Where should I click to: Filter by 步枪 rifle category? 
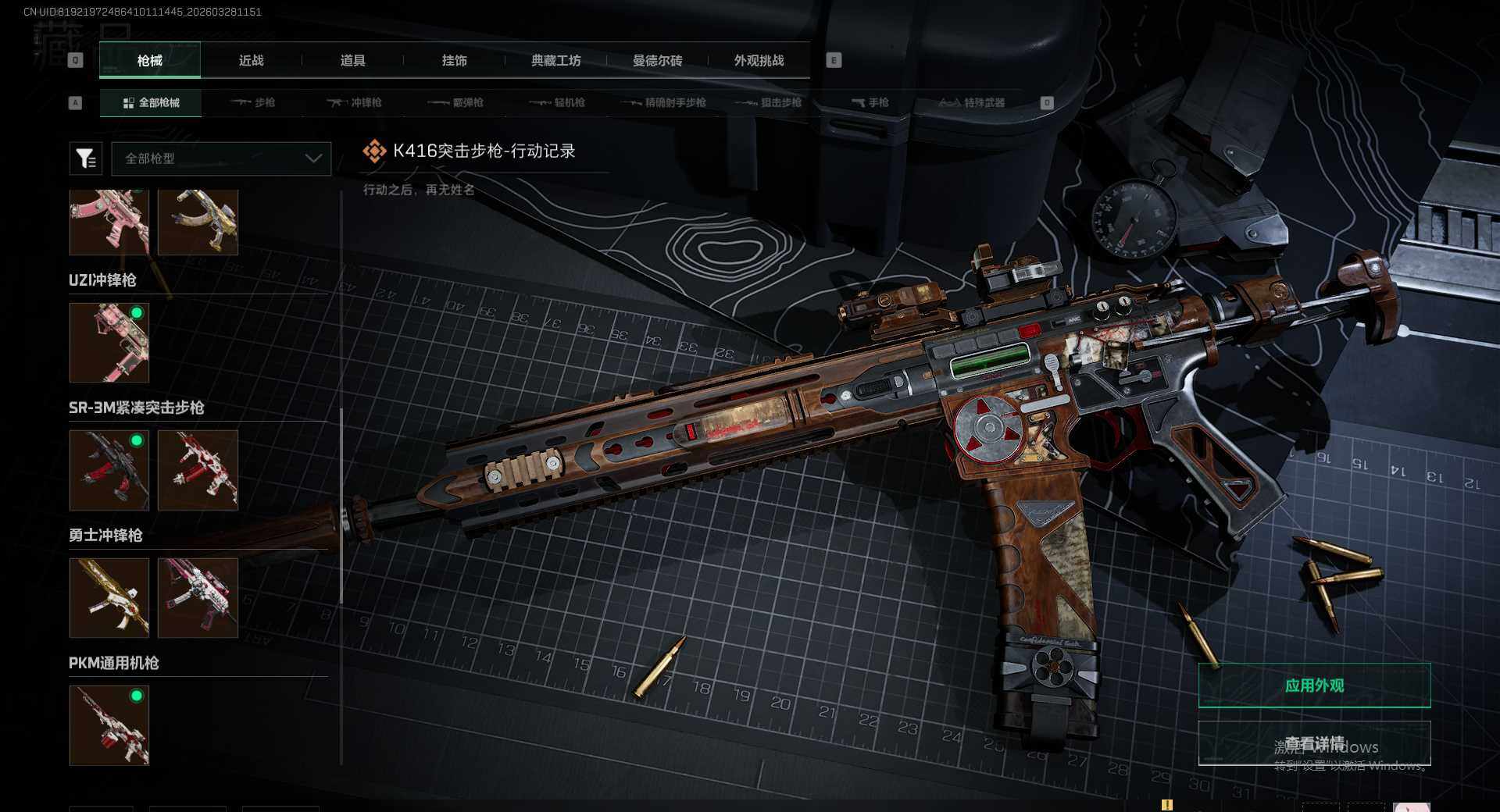[253, 102]
